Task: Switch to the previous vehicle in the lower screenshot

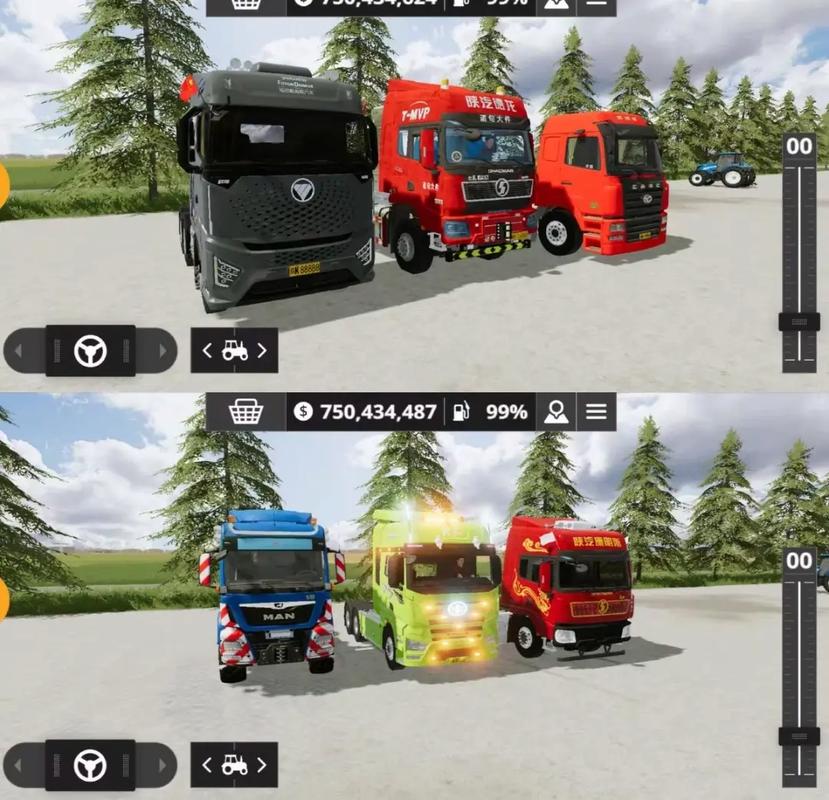Action: pos(207,766)
